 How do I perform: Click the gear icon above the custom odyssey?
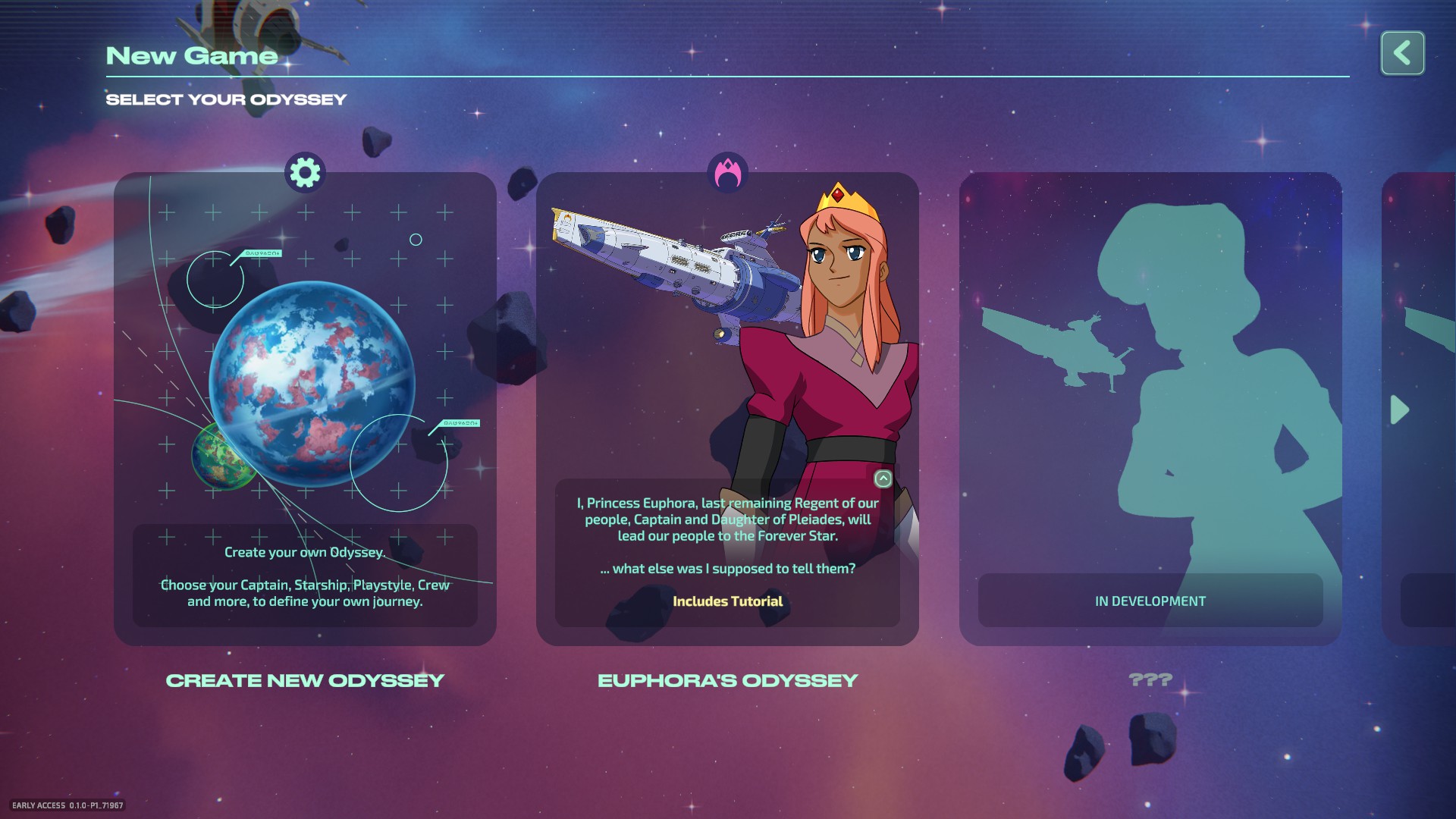point(305,173)
